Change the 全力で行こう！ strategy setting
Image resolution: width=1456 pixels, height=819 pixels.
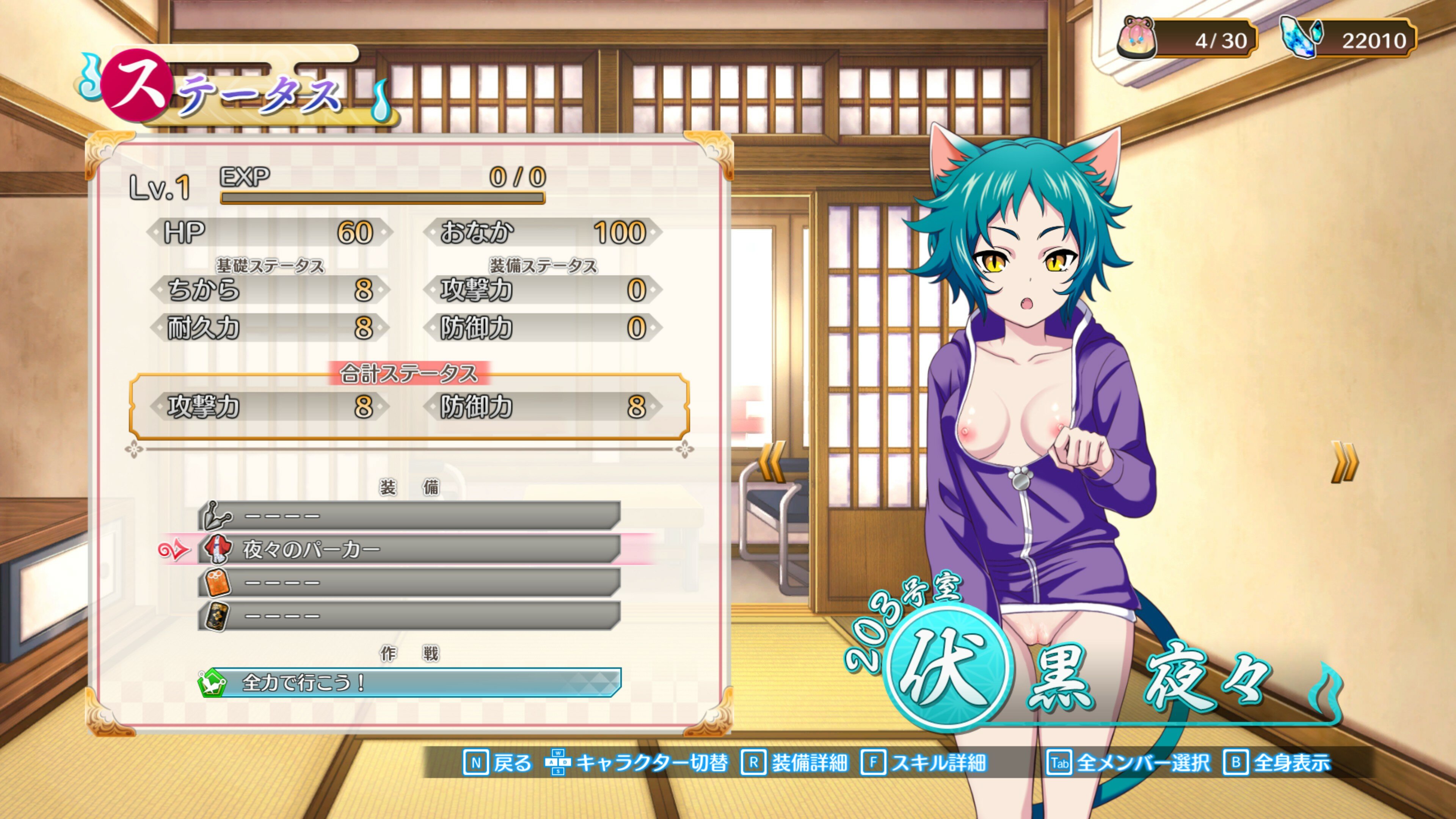pos(409,683)
